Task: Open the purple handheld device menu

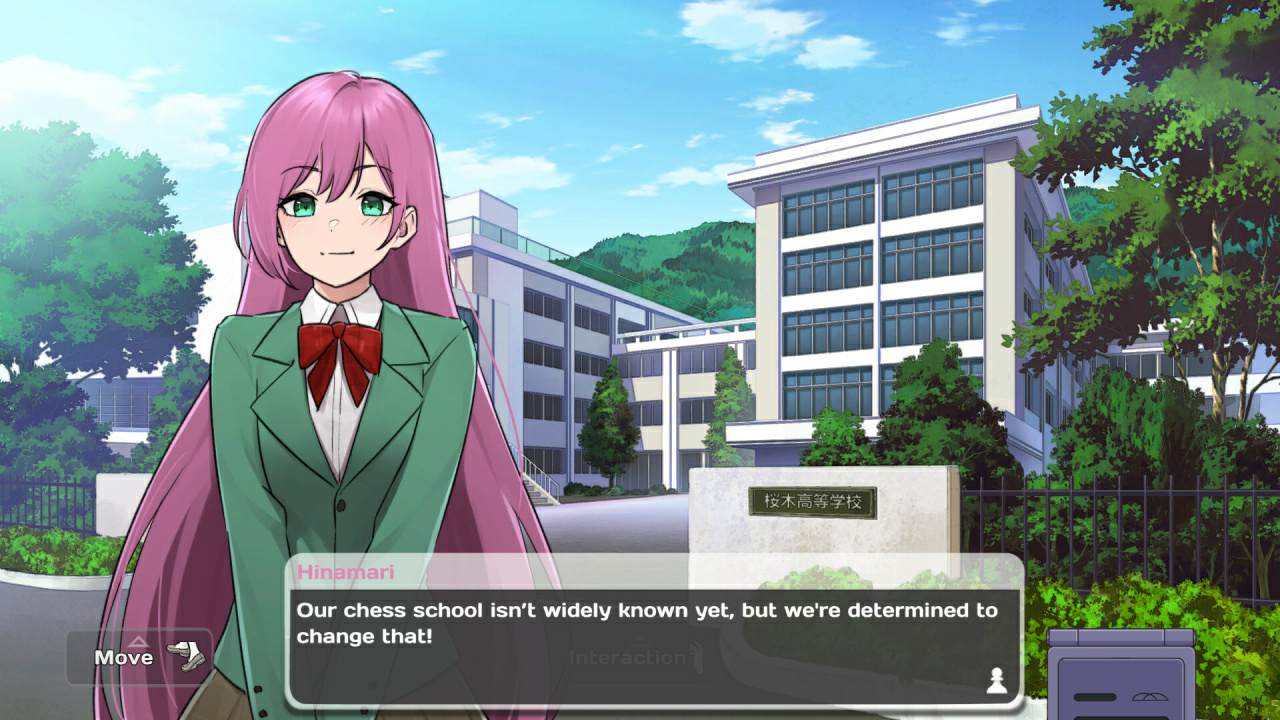Action: 1121,676
